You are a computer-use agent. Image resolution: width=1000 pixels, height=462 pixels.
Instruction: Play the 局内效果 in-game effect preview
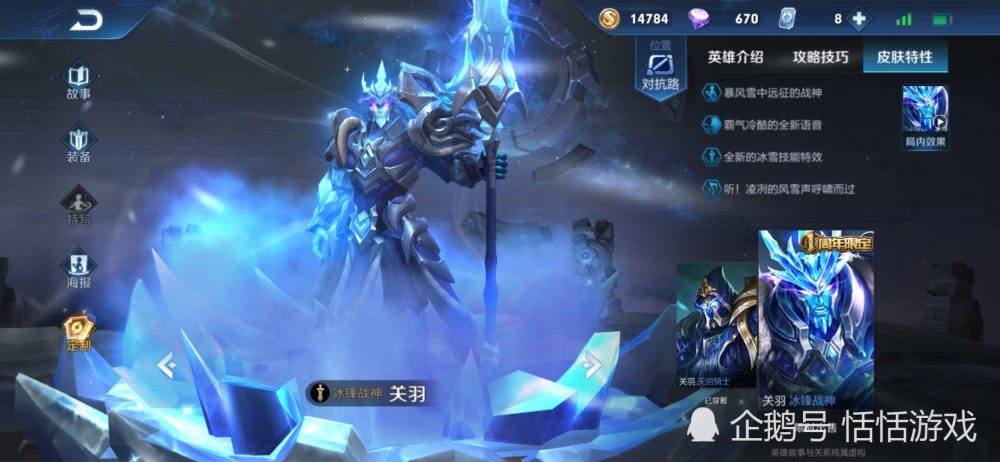tap(925, 112)
